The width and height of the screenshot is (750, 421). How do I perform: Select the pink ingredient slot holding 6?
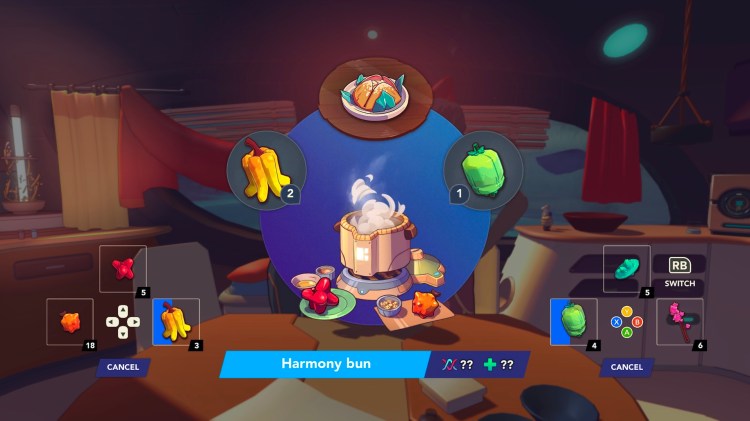click(x=679, y=322)
